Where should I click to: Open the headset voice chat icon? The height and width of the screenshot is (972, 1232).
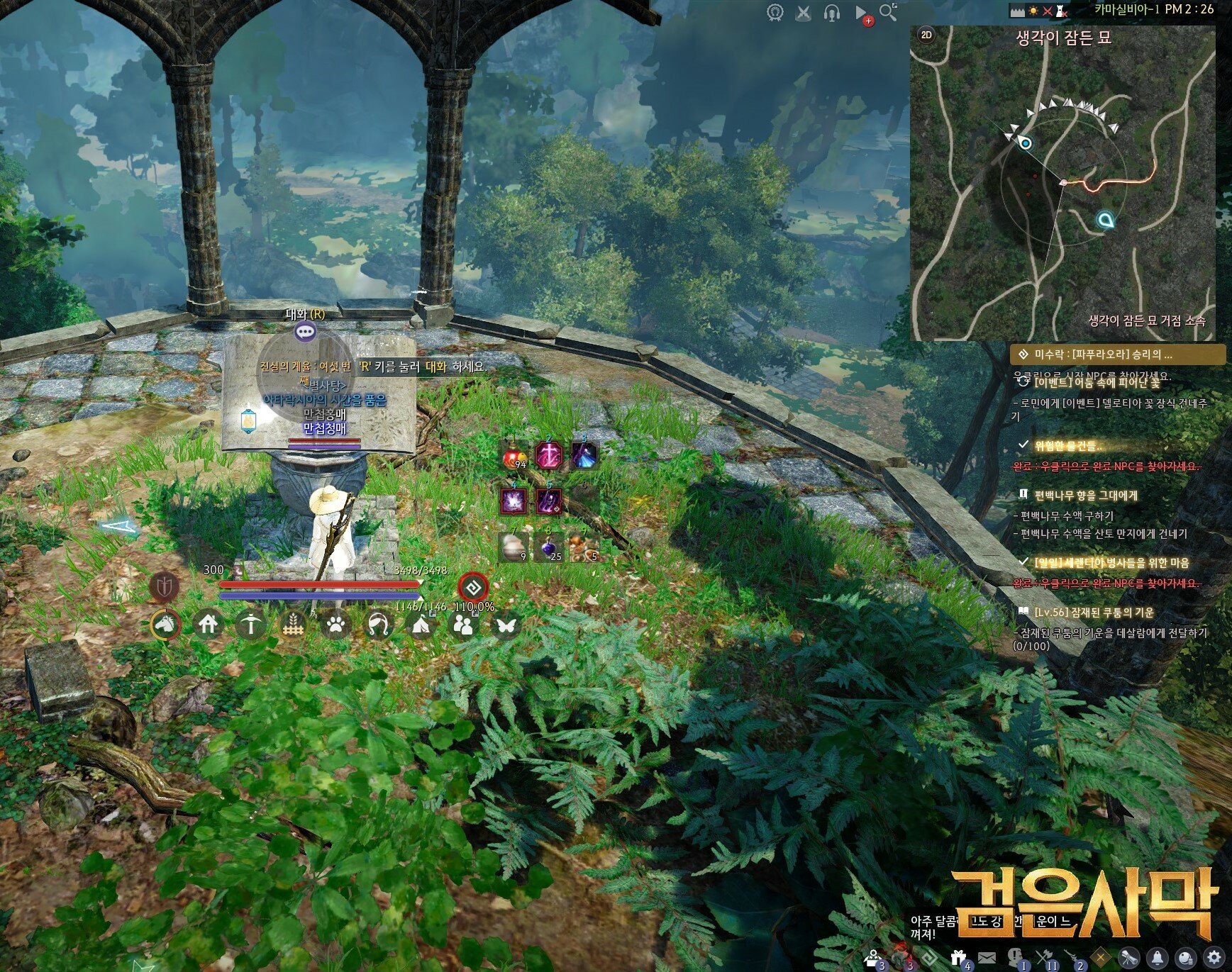(831, 13)
